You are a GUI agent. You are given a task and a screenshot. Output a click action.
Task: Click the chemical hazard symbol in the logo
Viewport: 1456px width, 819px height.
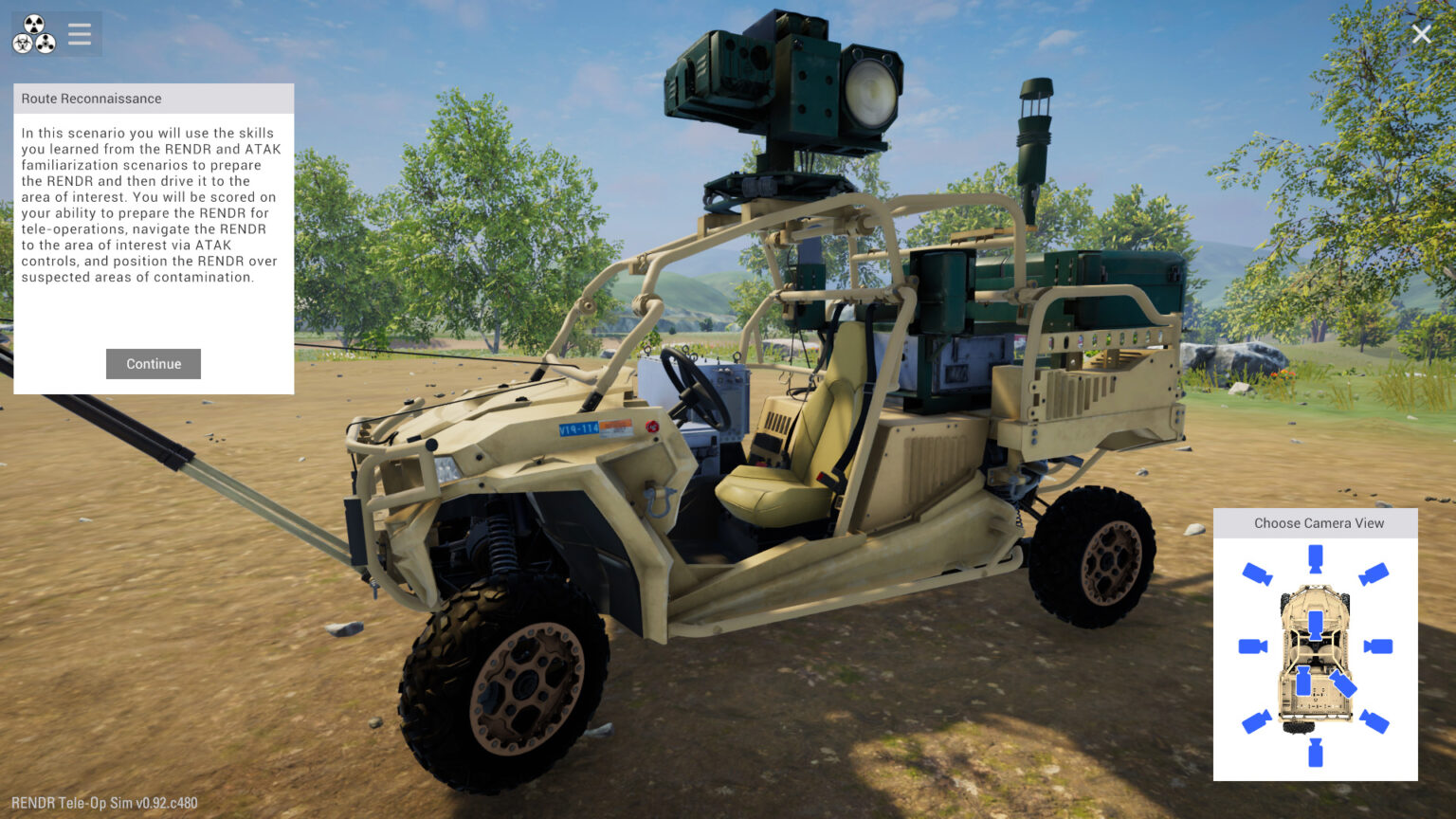pos(45,44)
